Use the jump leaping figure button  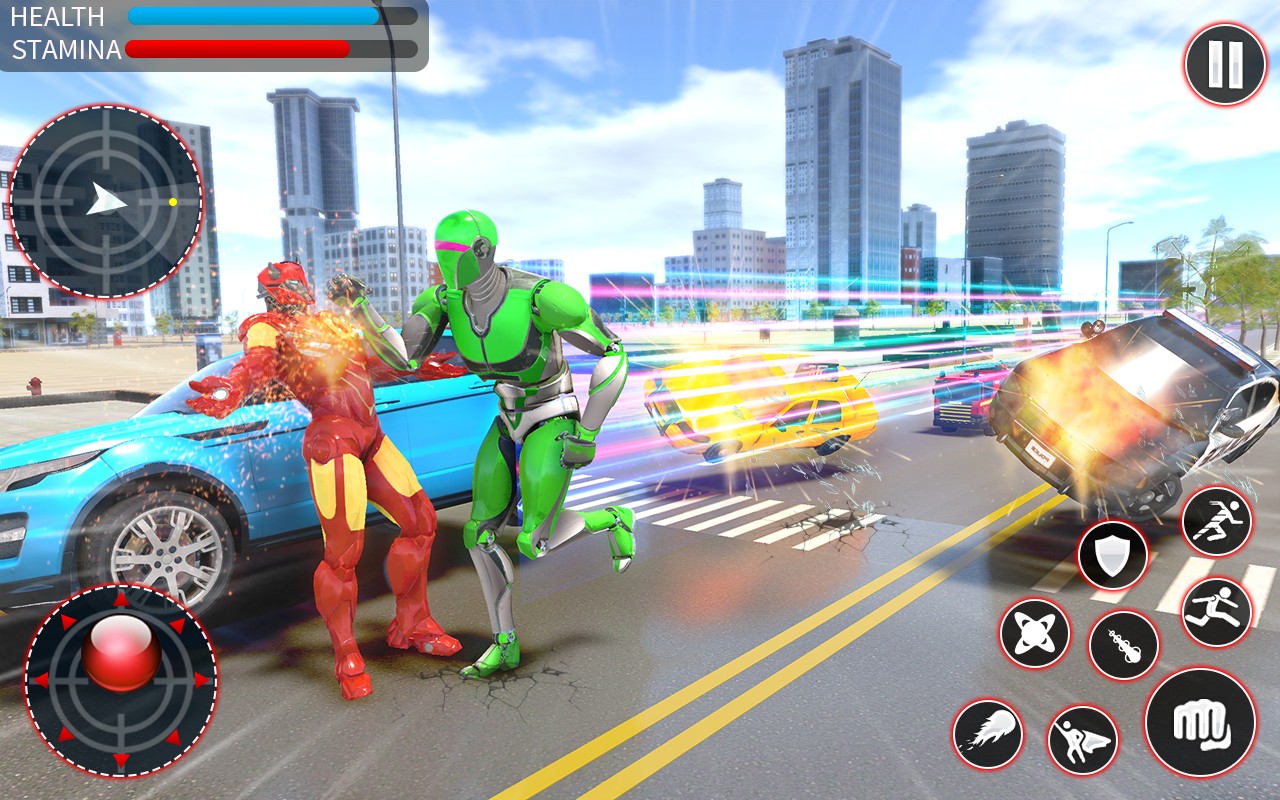[1216, 612]
